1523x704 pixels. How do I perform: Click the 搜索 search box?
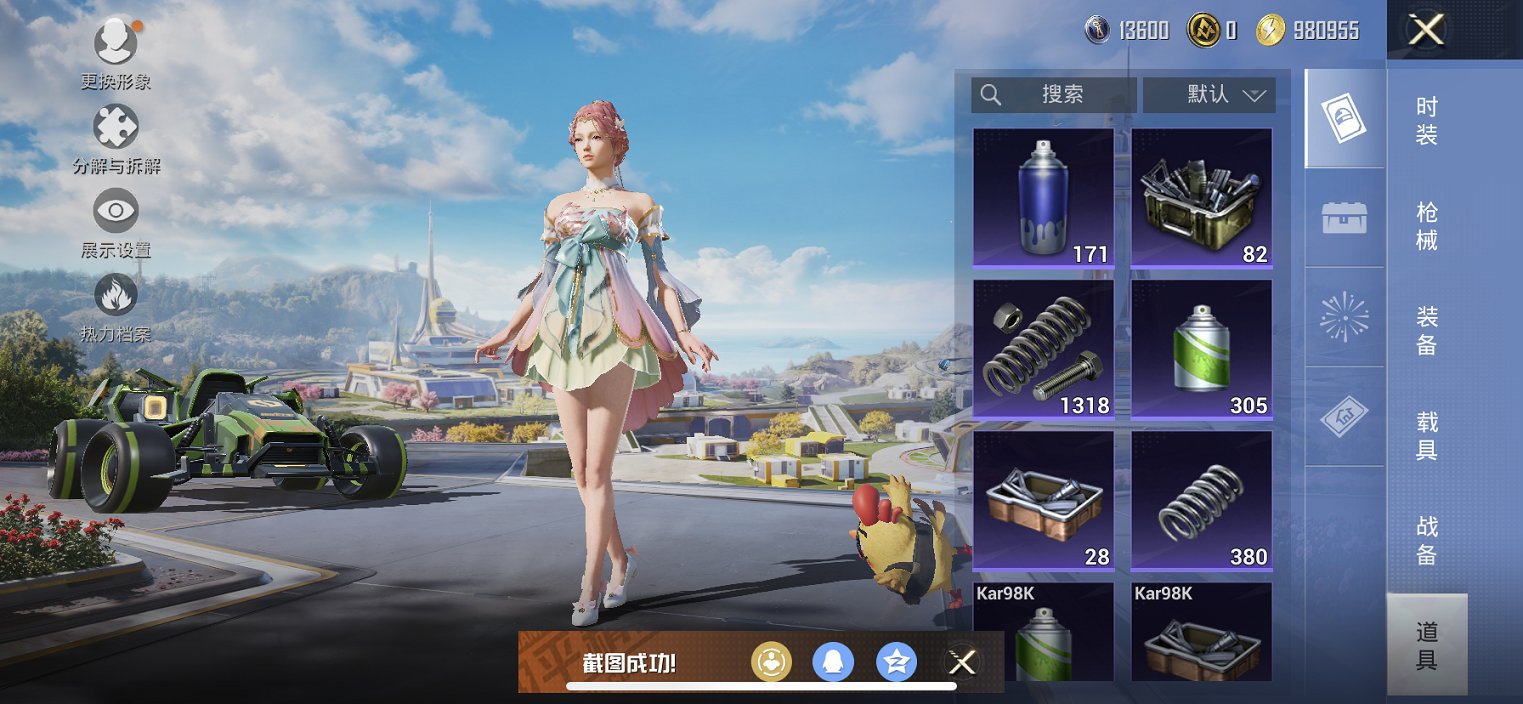point(1053,95)
